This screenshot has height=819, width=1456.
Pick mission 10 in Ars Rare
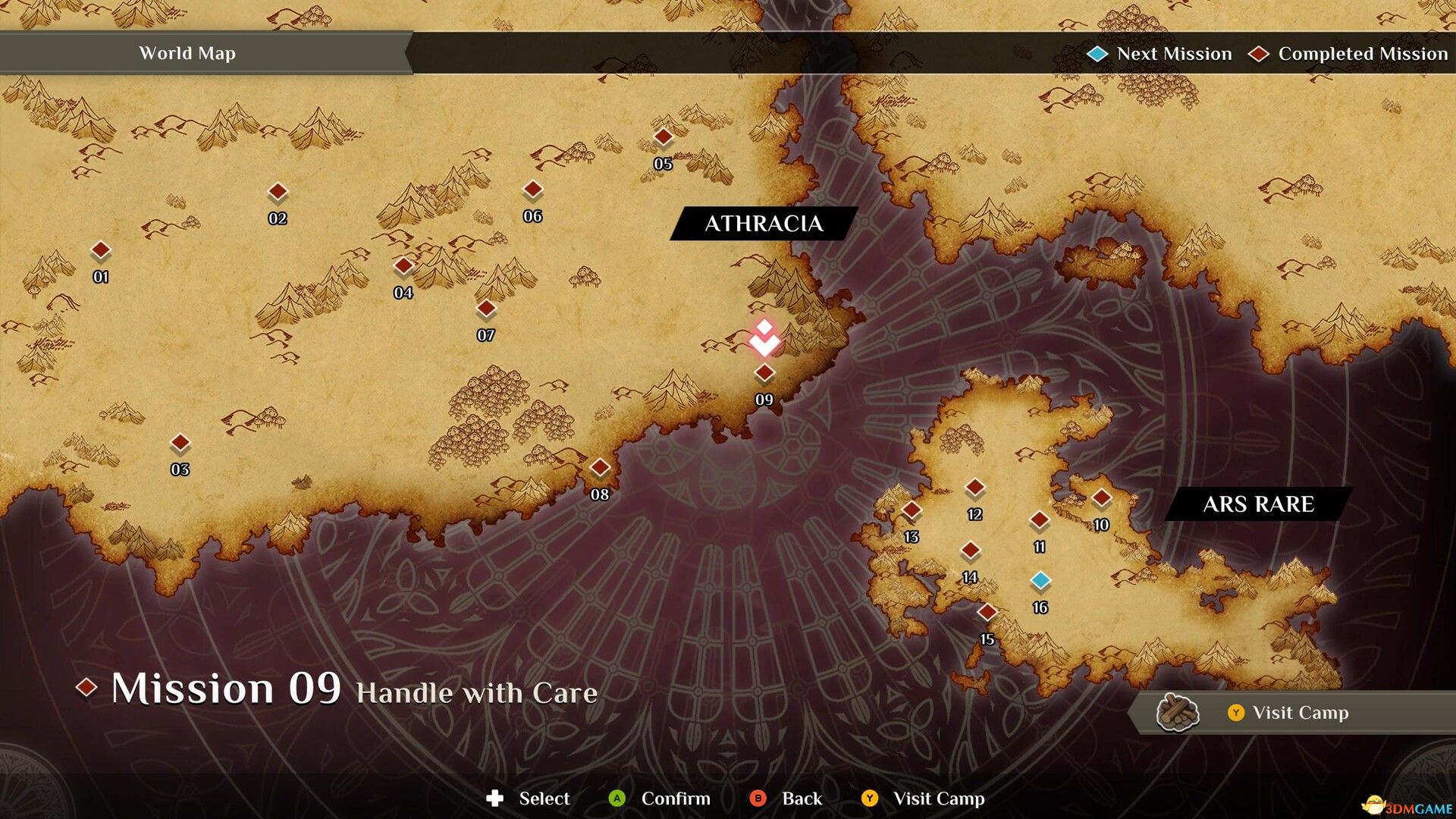1101,498
